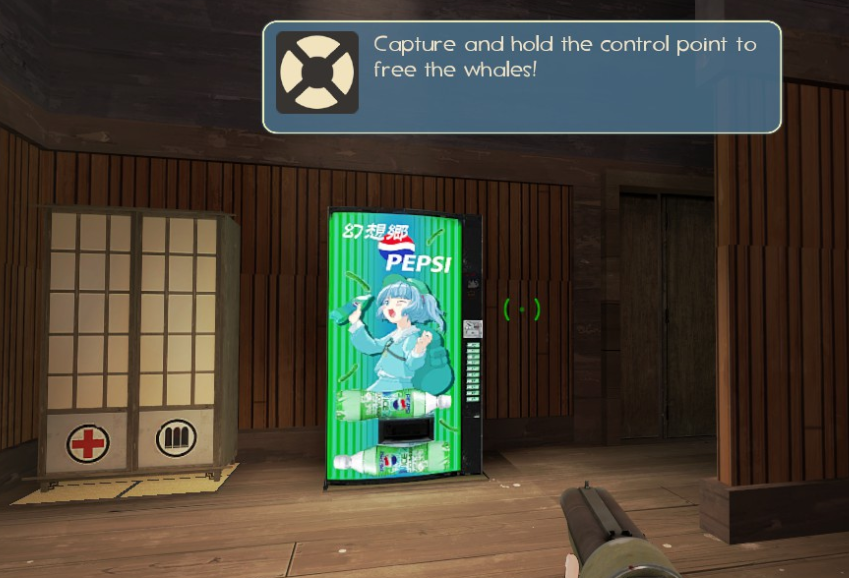This screenshot has width=849, height=578.
Task: Select the control point icon in the hint
Action: tap(317, 73)
